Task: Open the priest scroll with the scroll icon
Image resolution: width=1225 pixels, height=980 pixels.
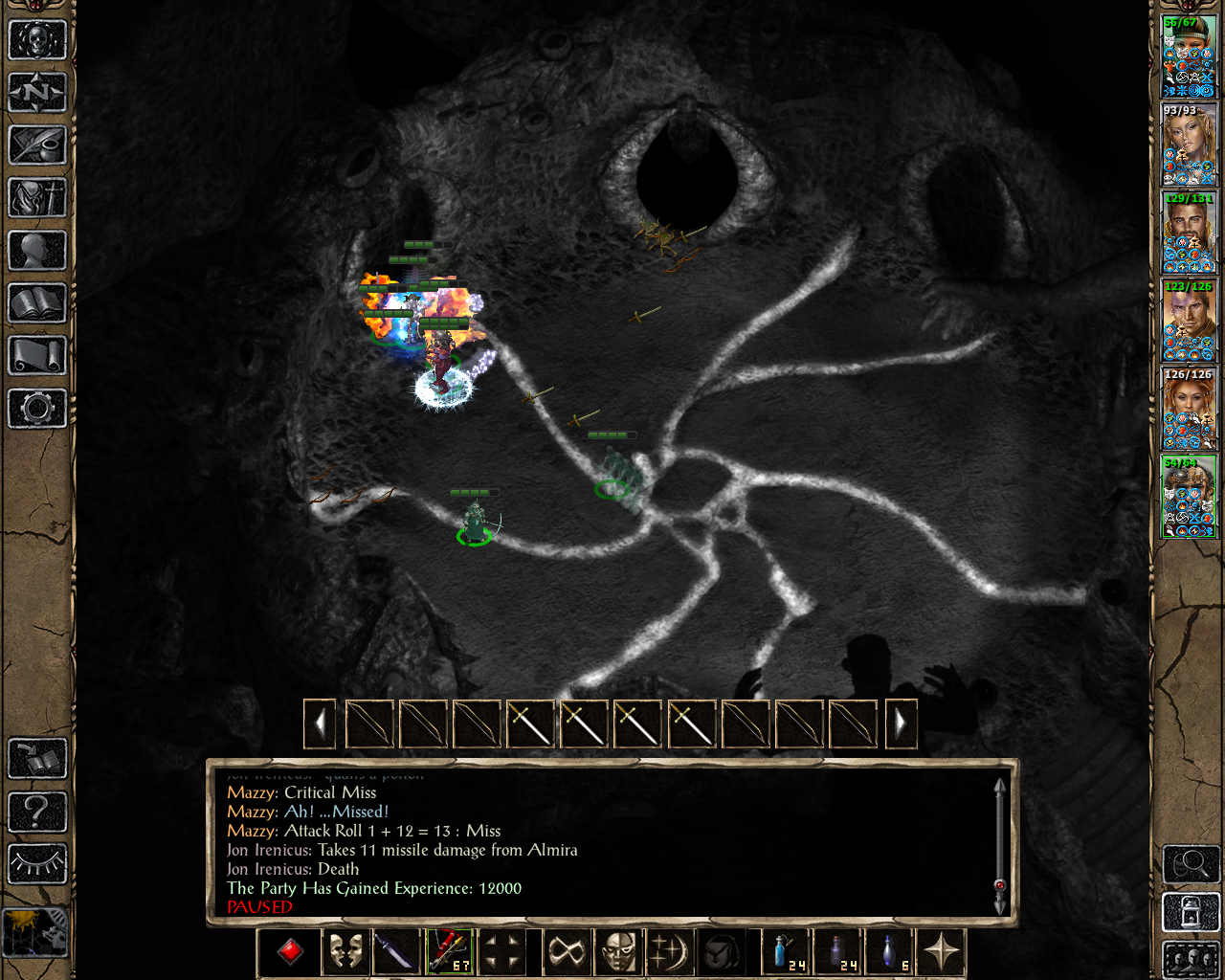Action: 37,356
